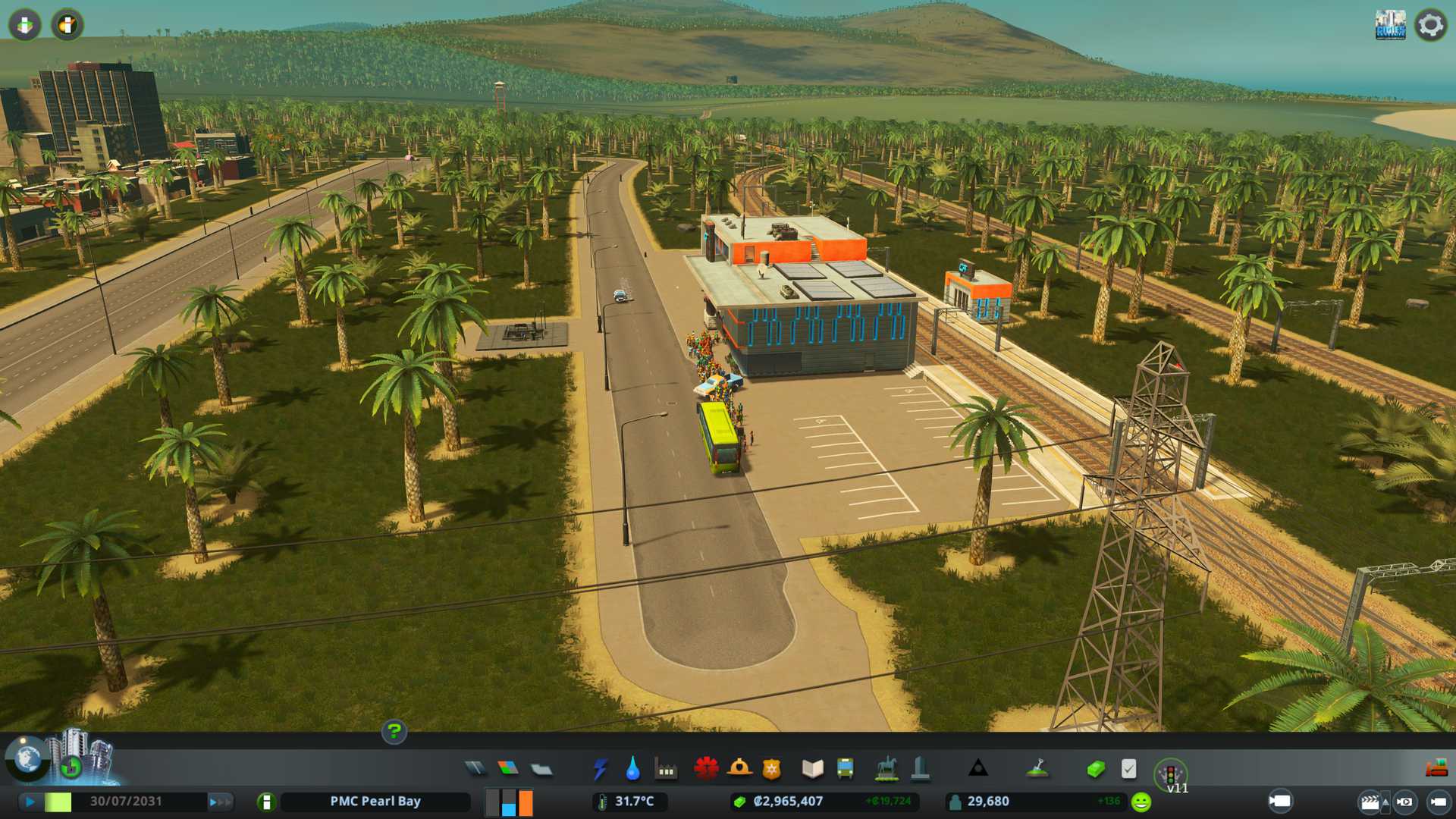Open the Police badge menu
1456x819 pixels.
click(771, 769)
